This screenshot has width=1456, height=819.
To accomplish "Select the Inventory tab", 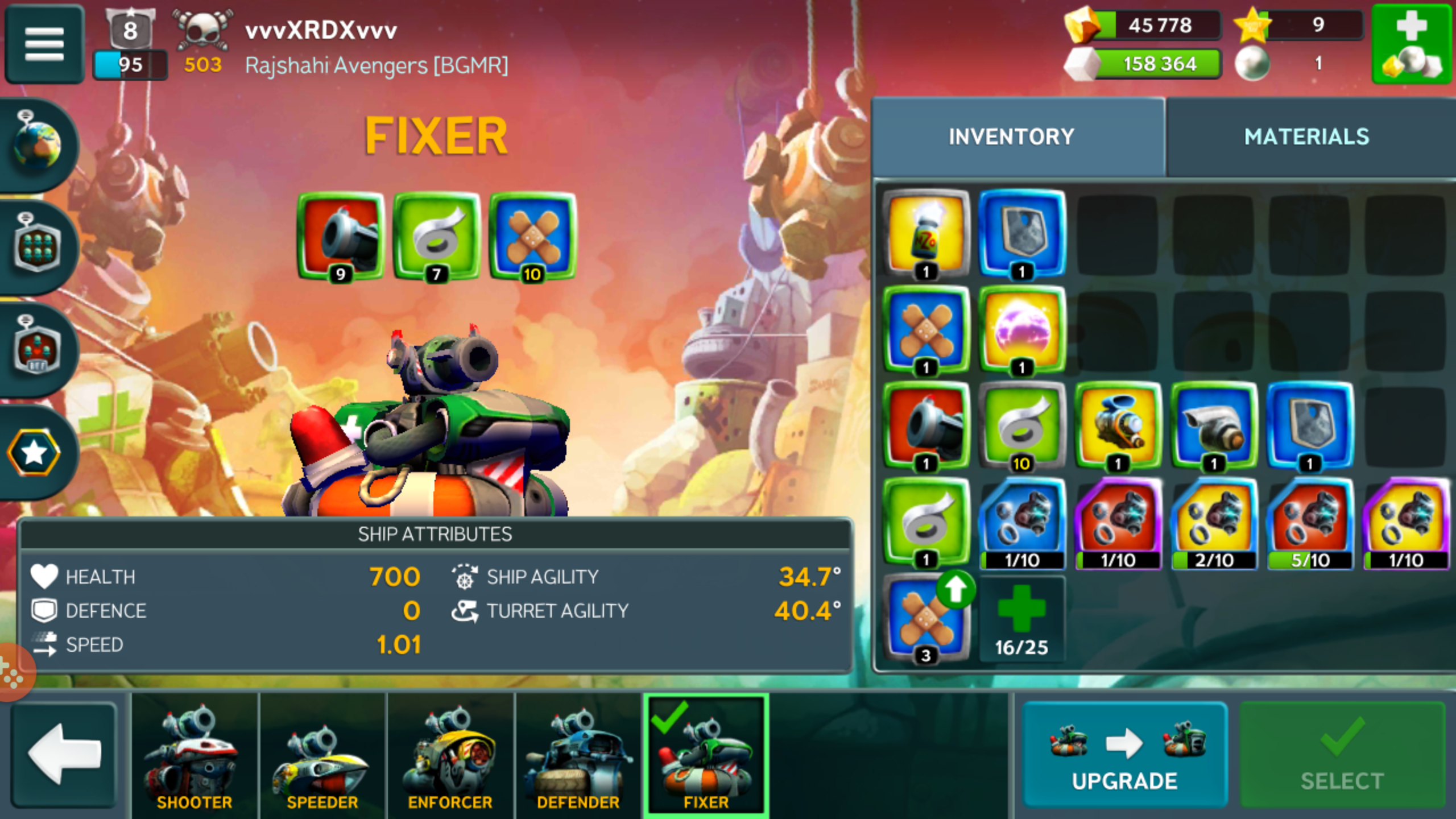I will [x=1011, y=137].
